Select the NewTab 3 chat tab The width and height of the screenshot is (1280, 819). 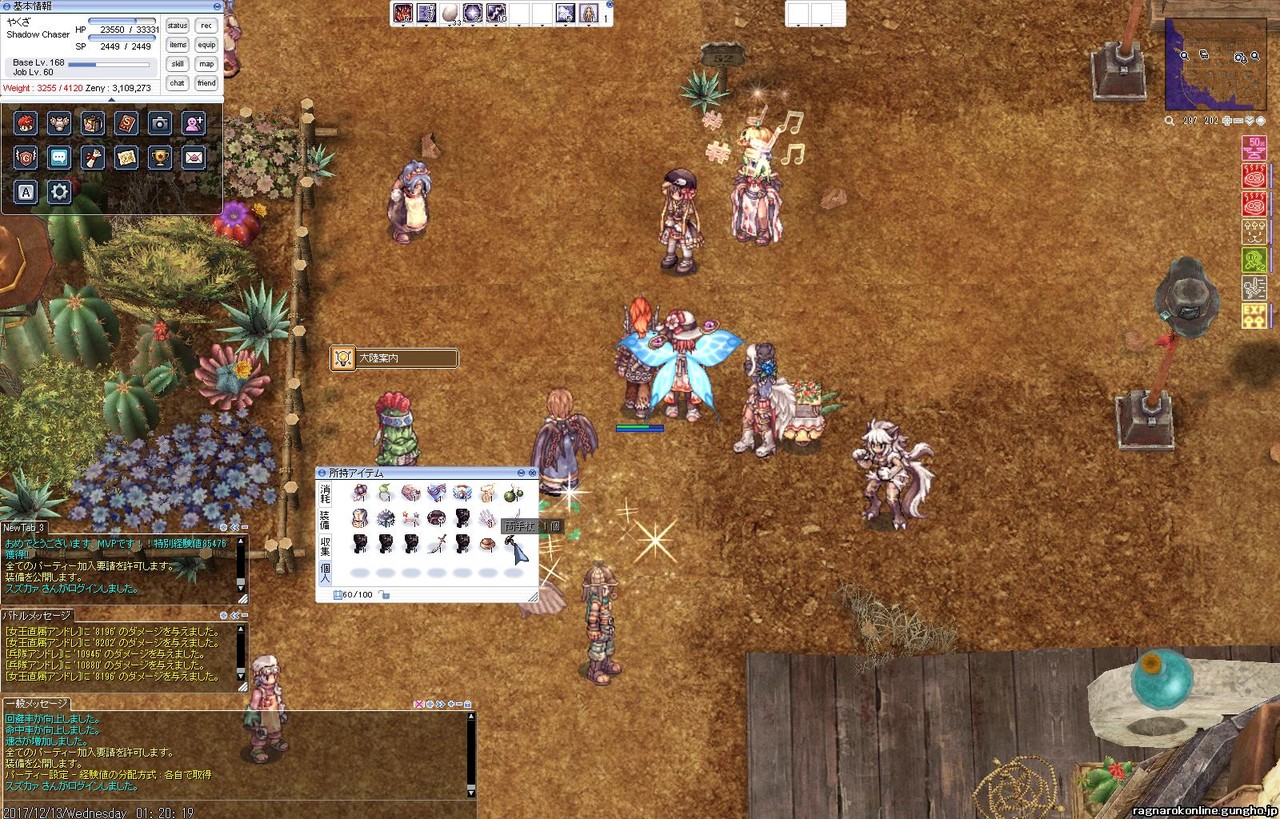coord(24,527)
